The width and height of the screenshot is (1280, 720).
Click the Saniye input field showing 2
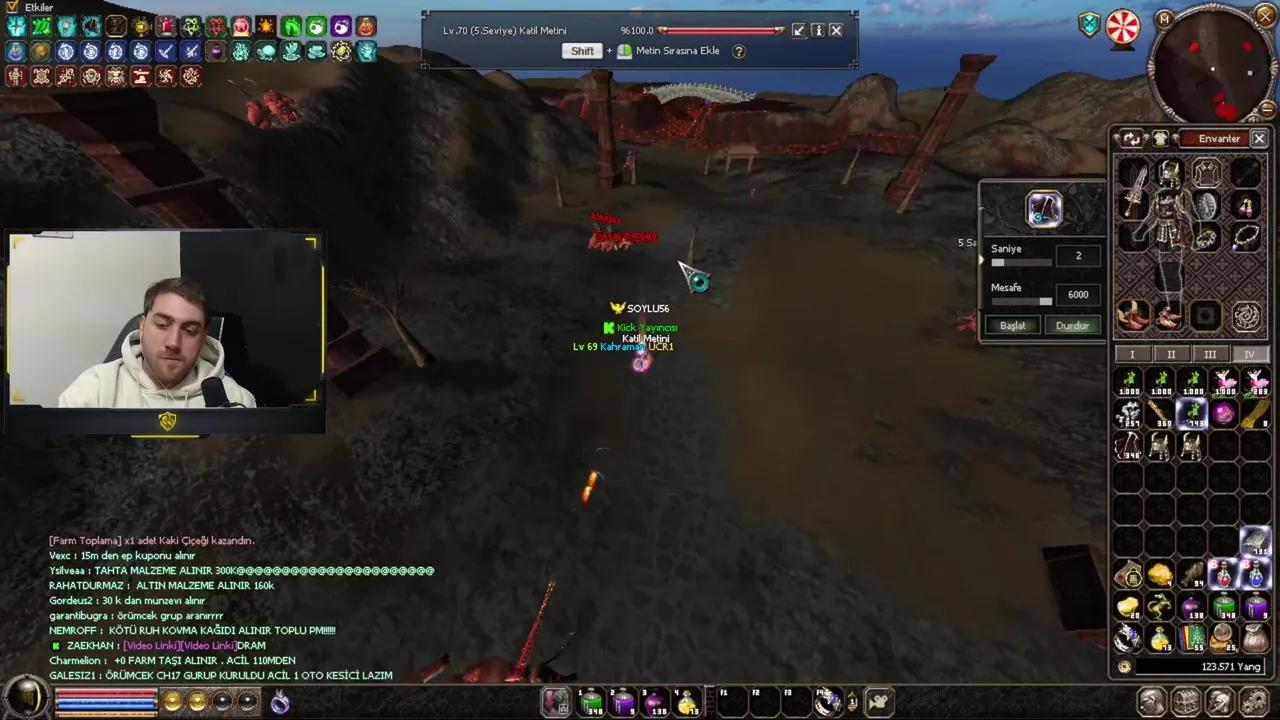[x=1078, y=255]
